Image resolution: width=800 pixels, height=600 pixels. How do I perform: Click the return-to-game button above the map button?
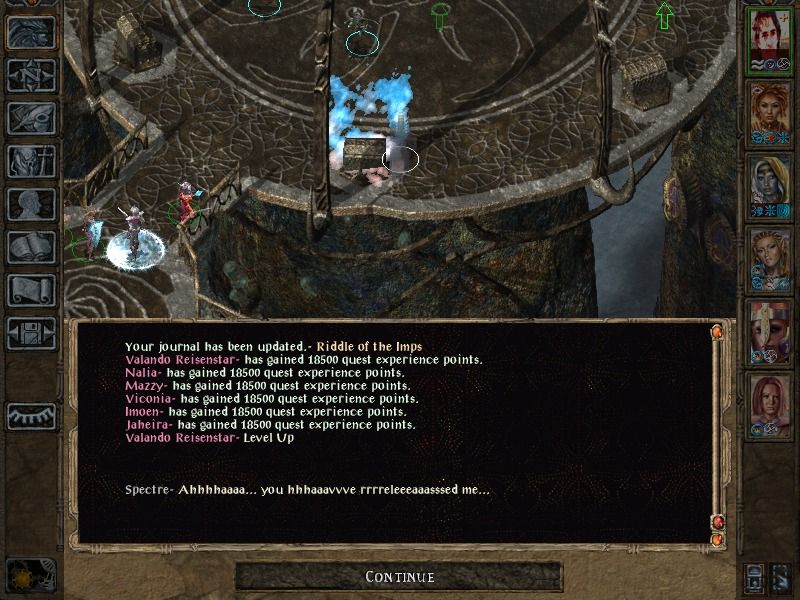coord(31,32)
